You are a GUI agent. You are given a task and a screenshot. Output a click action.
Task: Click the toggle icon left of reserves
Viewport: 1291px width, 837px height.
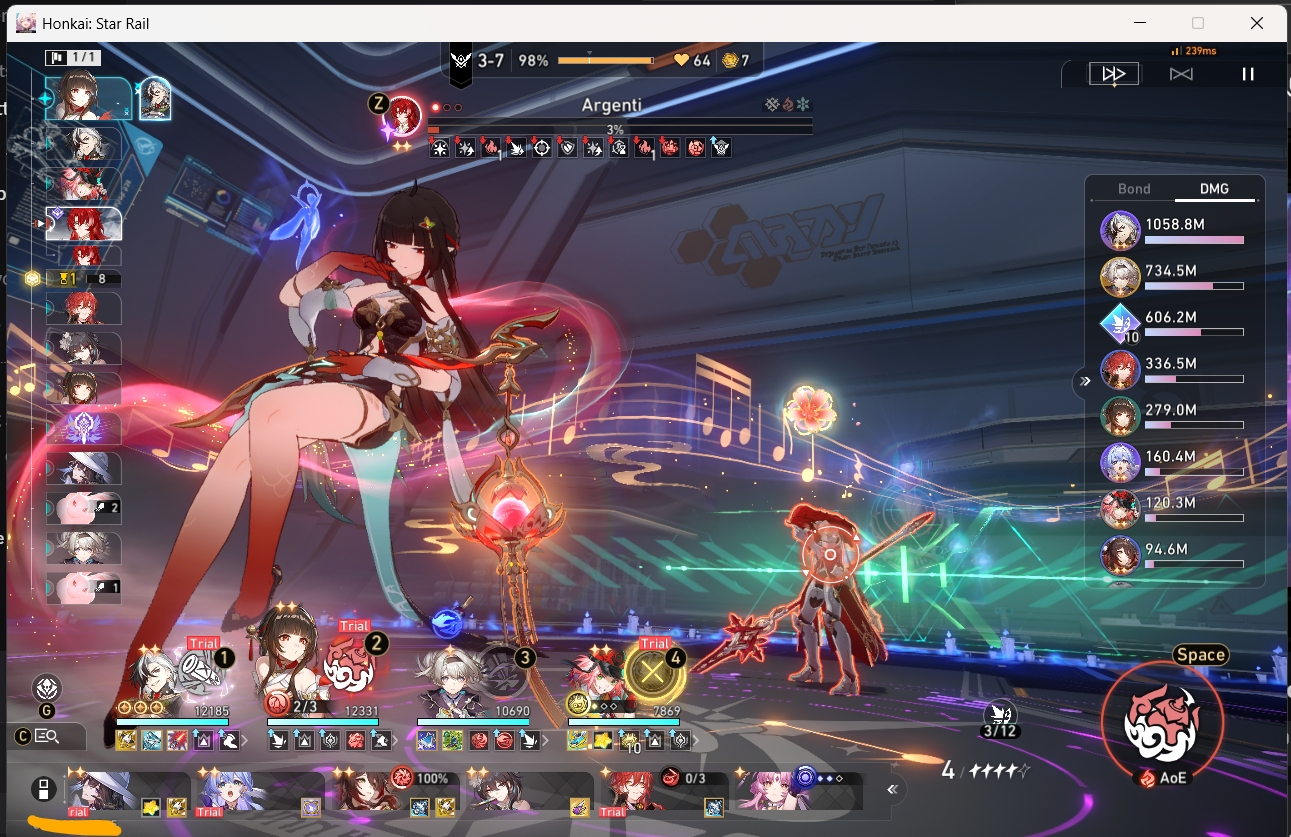[42, 790]
